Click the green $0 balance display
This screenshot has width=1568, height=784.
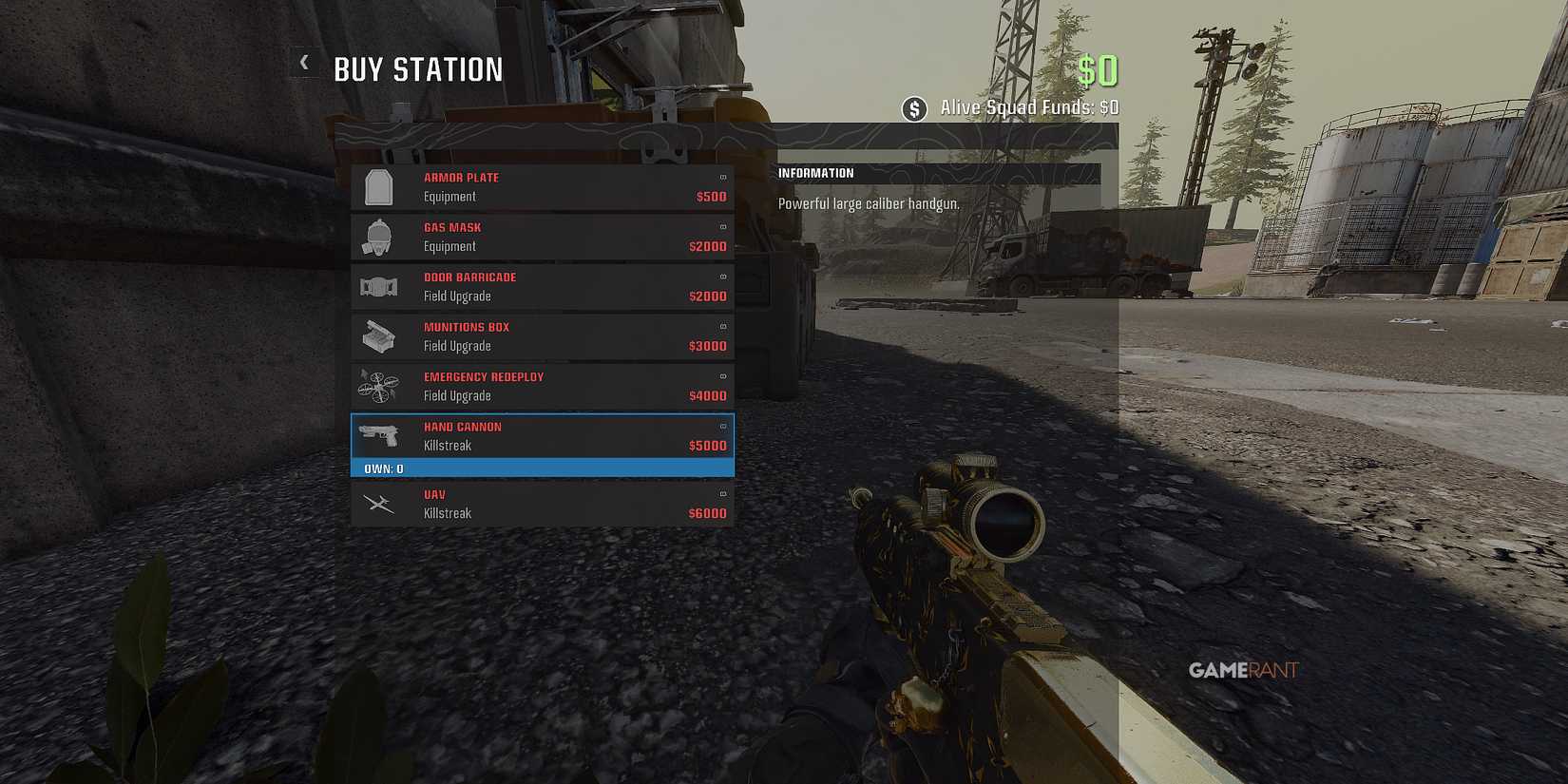coord(1100,69)
